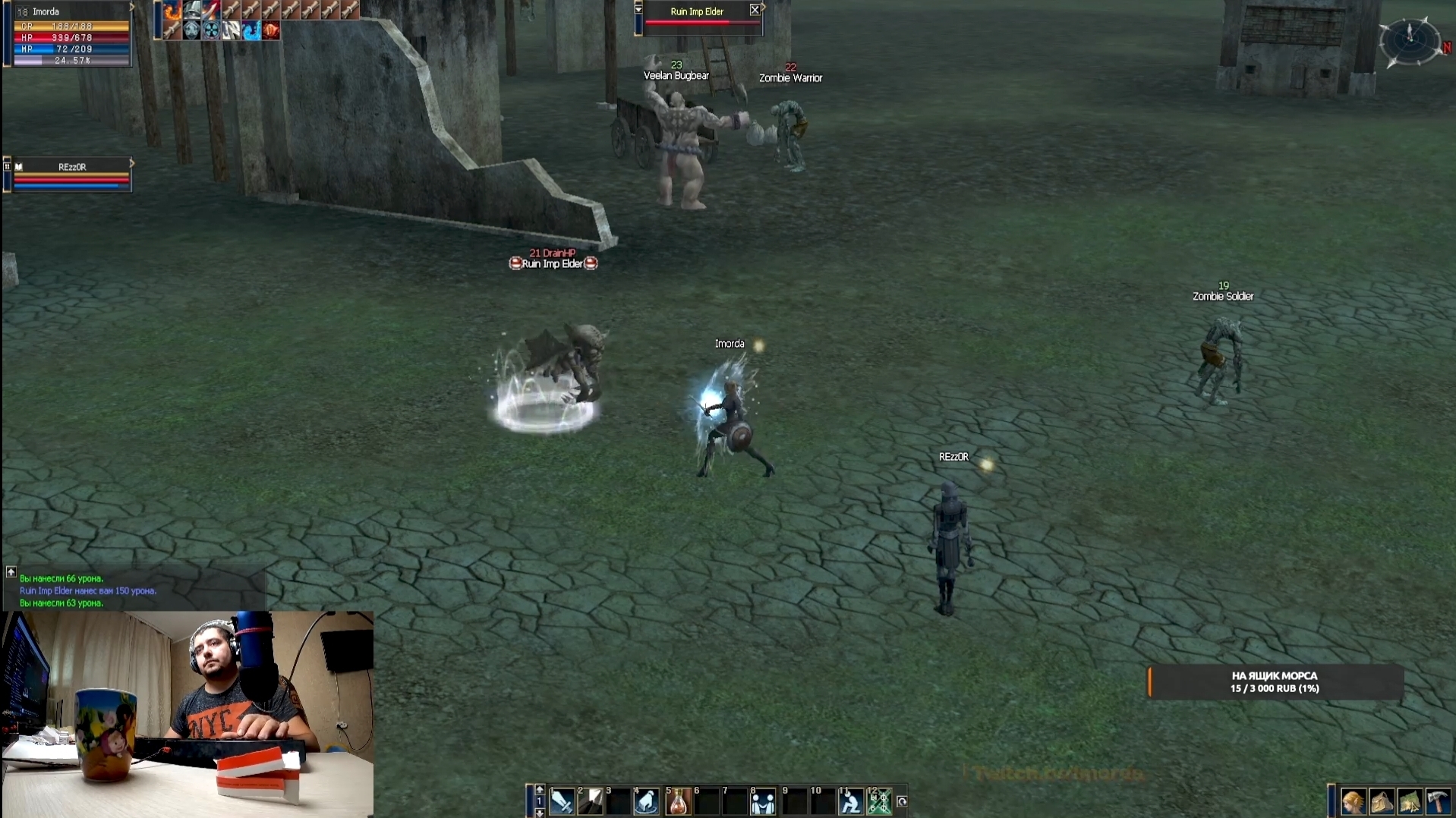The height and width of the screenshot is (818, 1456).
Task: Select party member REzz0R's frame
Action: [72, 175]
